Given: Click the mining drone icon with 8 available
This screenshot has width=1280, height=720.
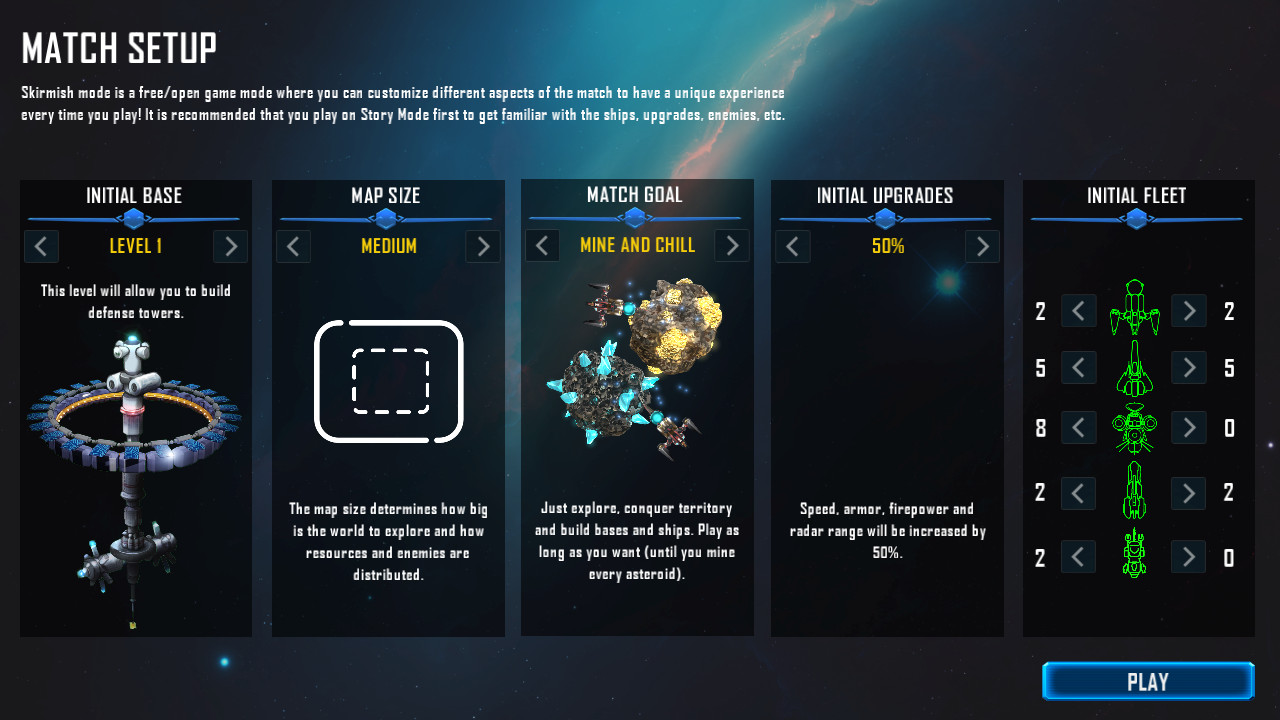Looking at the screenshot, I should tap(1135, 427).
